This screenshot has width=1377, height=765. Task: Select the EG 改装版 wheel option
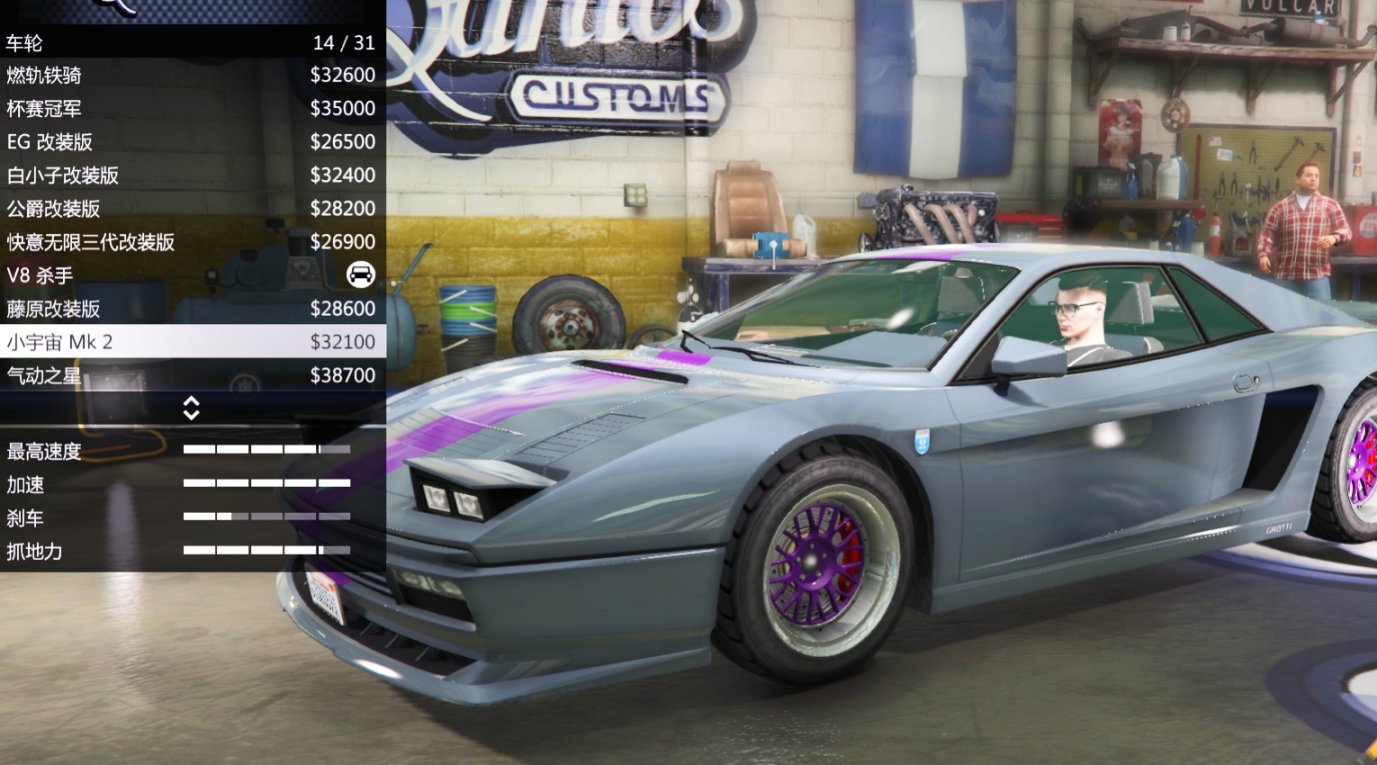[150, 141]
